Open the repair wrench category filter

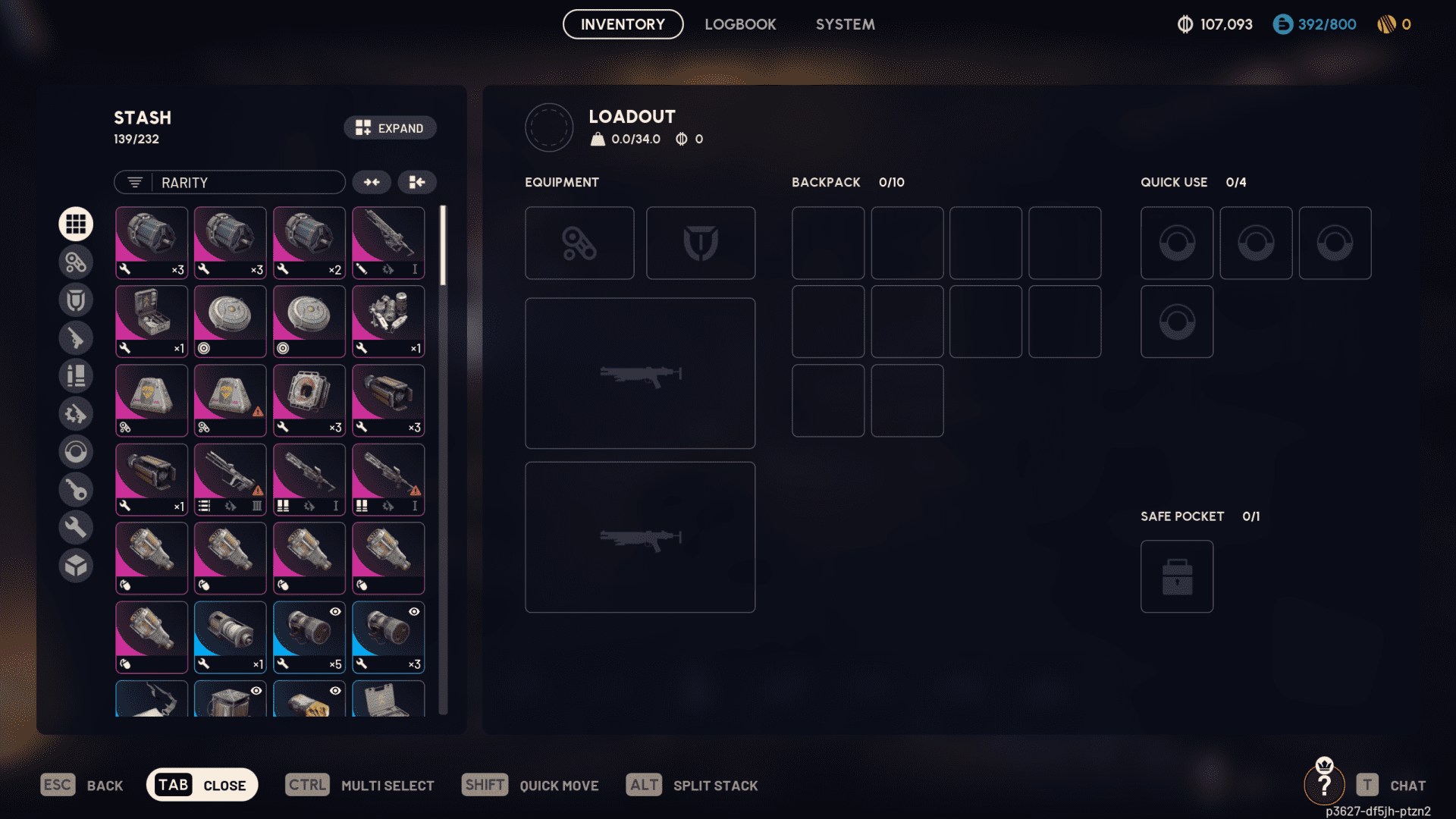tap(76, 527)
